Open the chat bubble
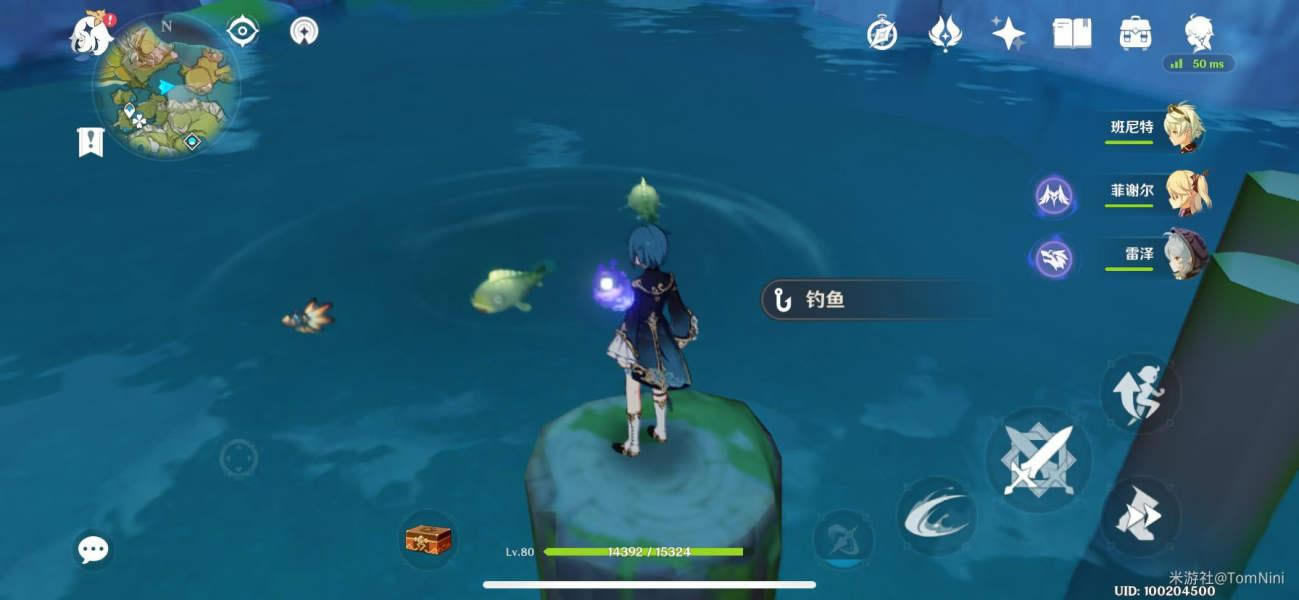 (94, 548)
